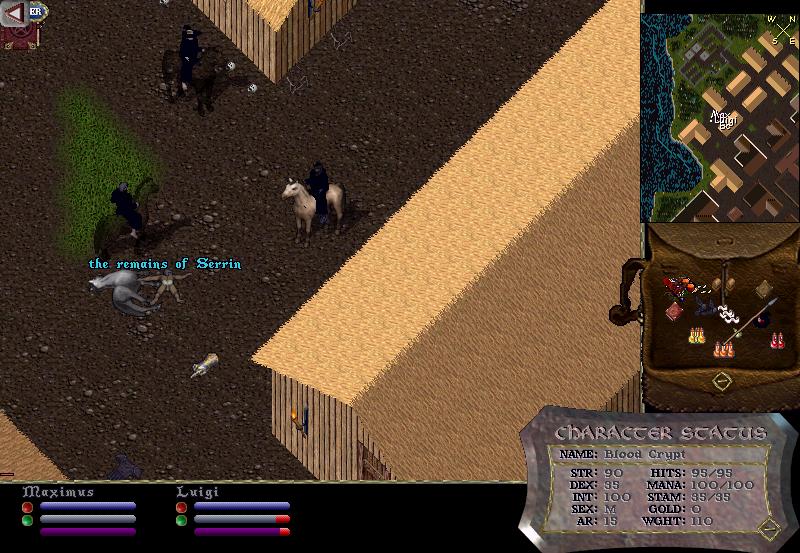Select Maximus's party health bar
Image resolution: width=800 pixels, height=553 pixels.
[x=88, y=507]
